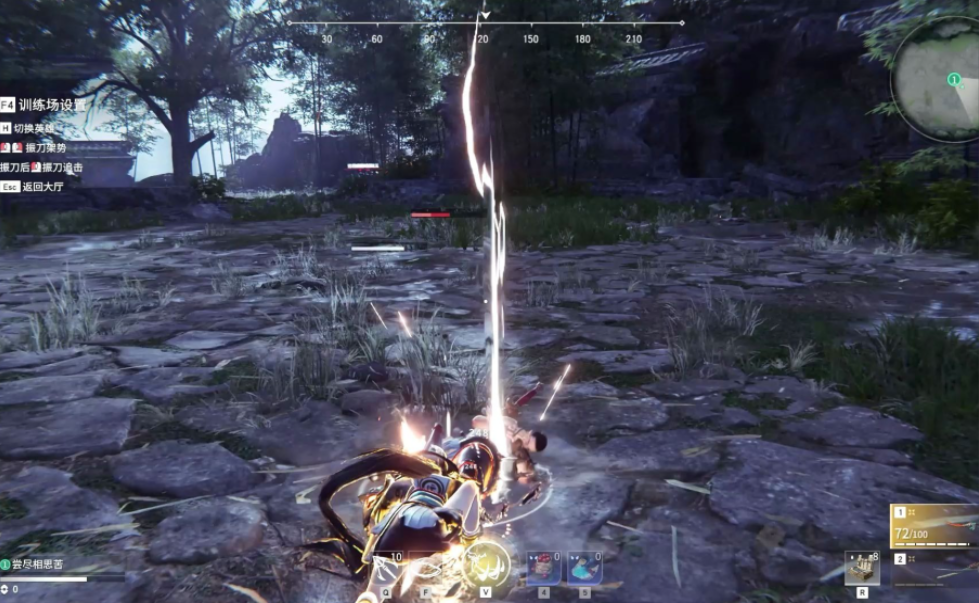Choose the primary weapon slot showing 72/100
Screen dimensions: 979x603
(x=934, y=525)
